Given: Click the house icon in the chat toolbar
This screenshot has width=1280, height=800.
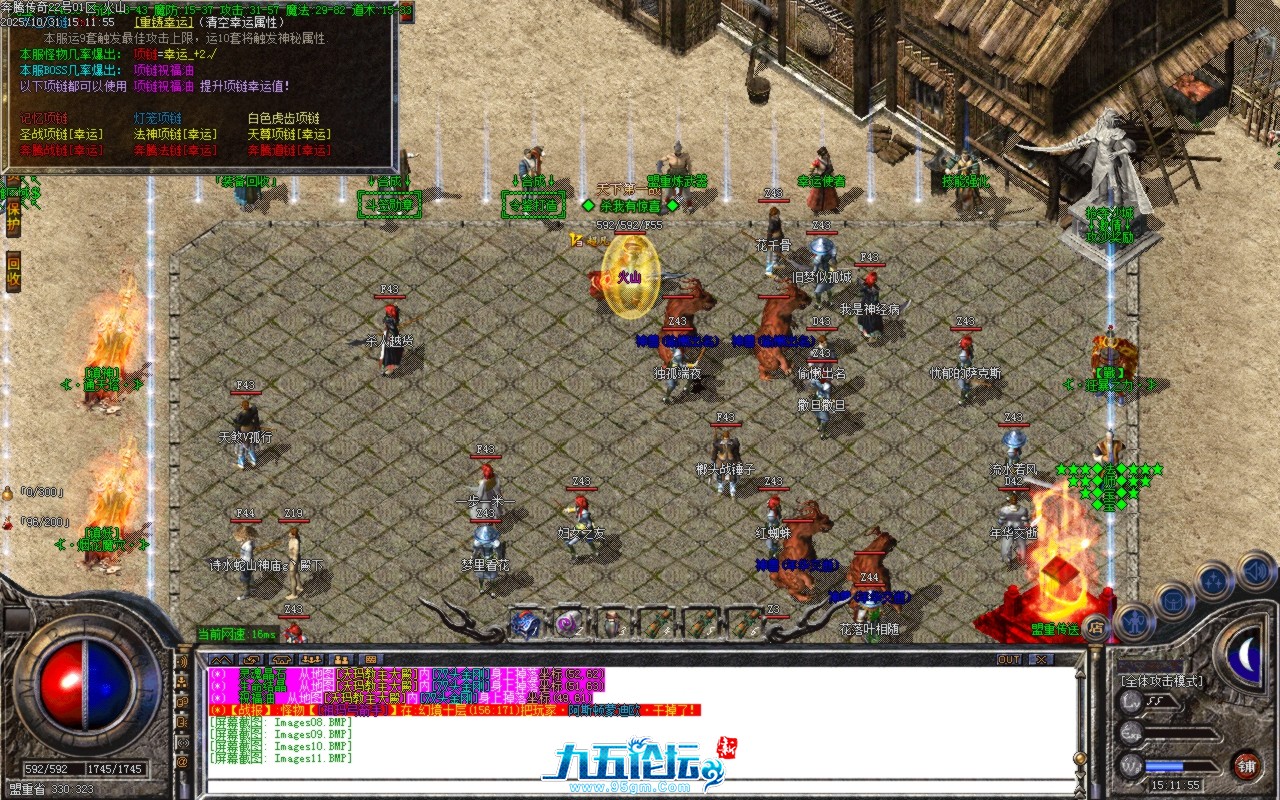Looking at the screenshot, I should [x=281, y=658].
